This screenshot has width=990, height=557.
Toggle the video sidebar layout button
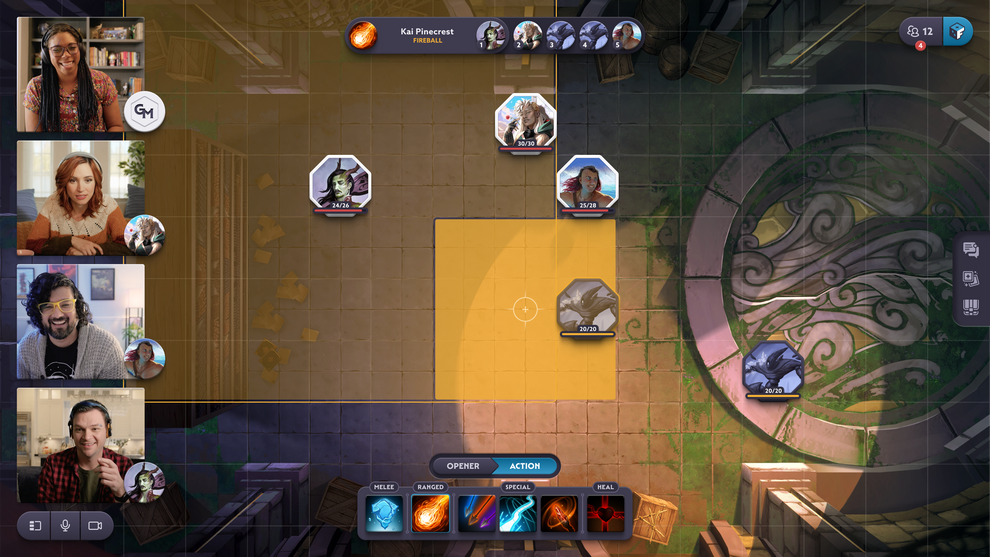pos(35,525)
